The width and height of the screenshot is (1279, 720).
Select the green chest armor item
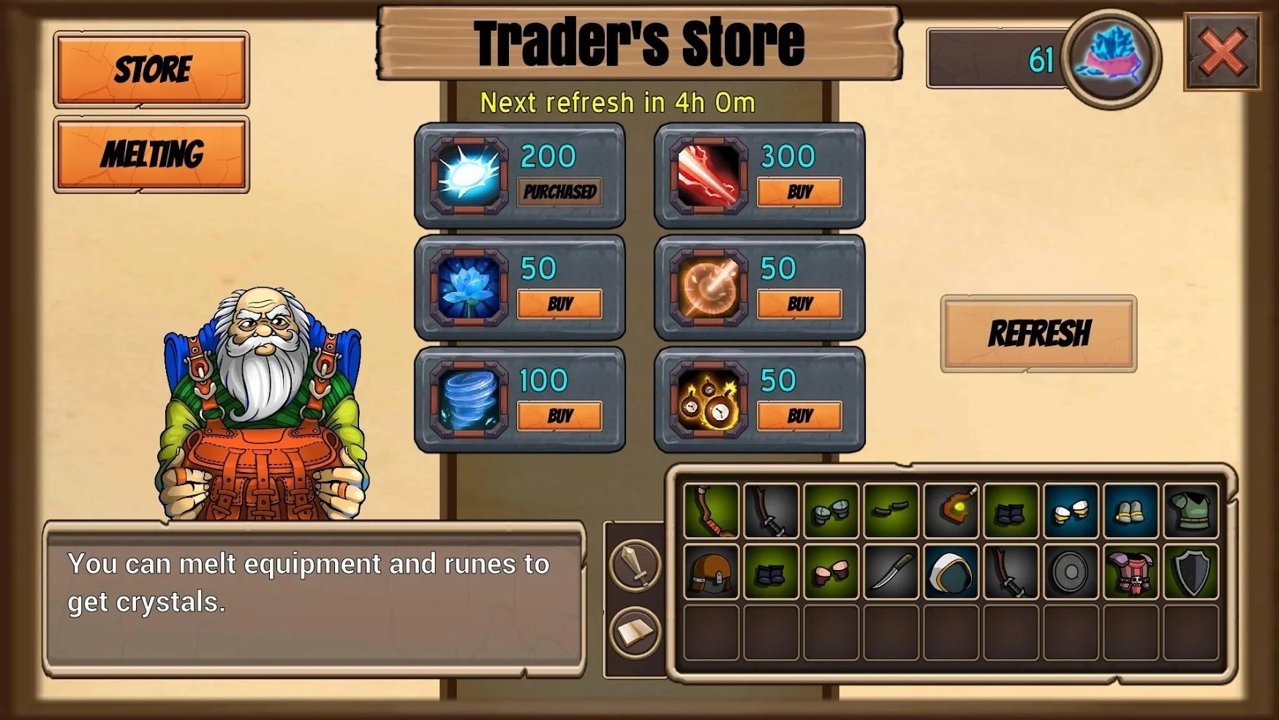point(1191,511)
